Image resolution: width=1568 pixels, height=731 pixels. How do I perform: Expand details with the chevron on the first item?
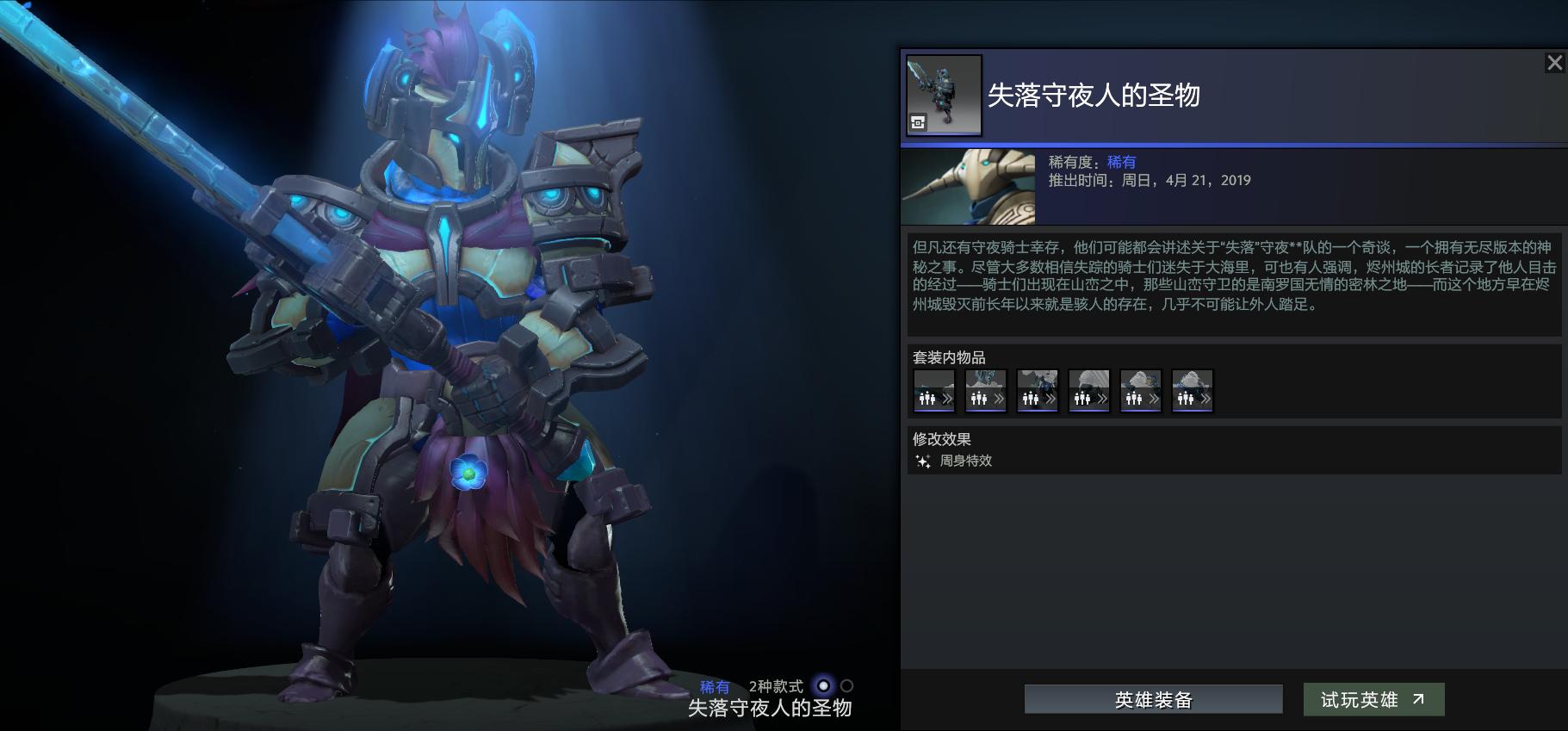coord(946,398)
